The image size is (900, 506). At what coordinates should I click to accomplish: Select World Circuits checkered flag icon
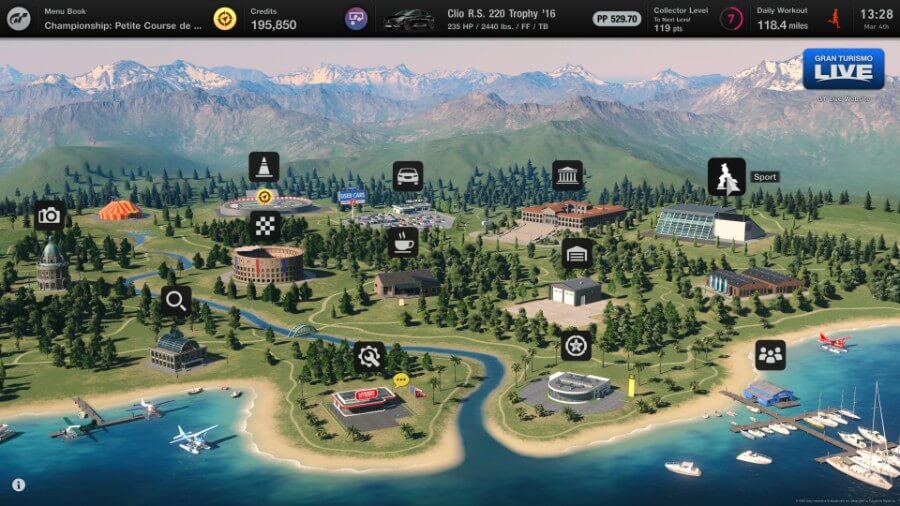(x=264, y=225)
